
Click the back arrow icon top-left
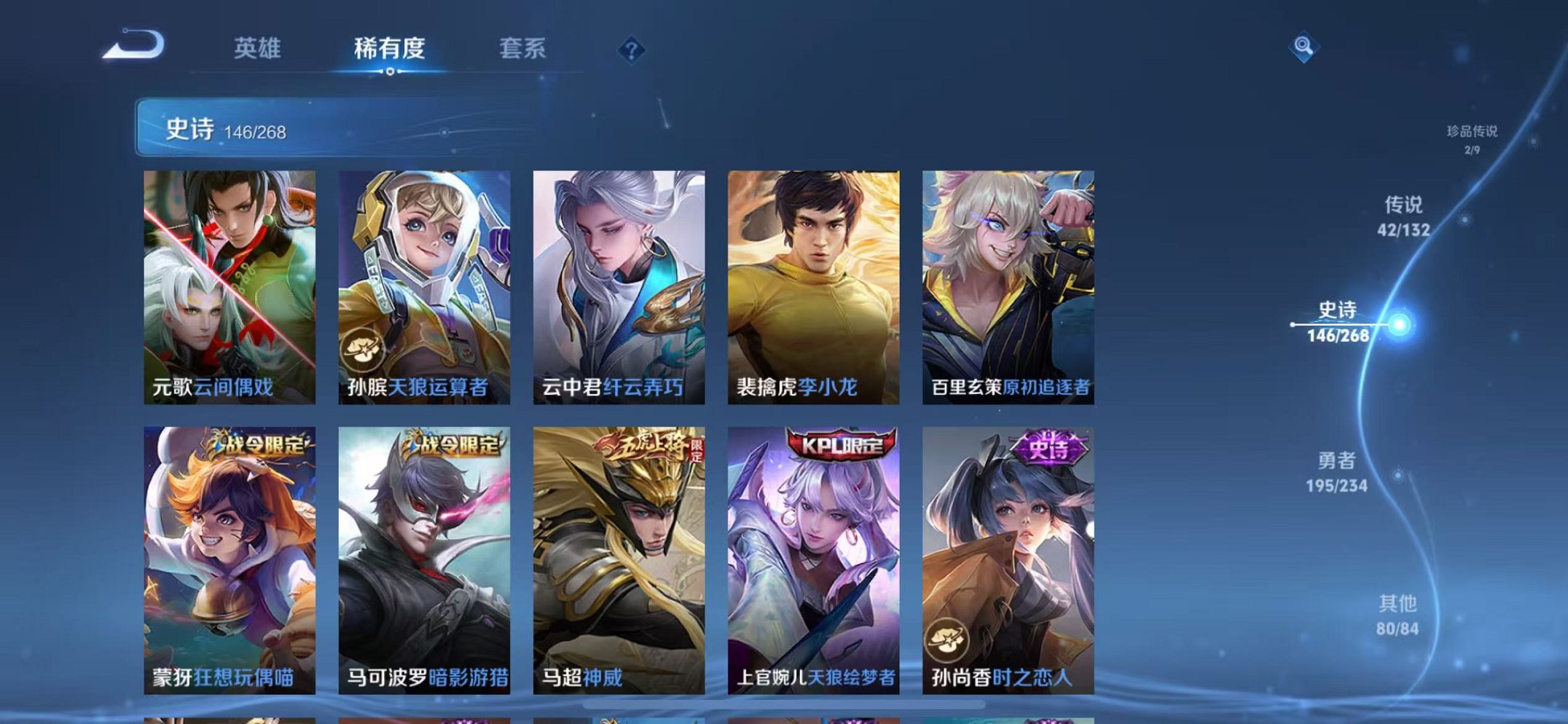[131, 45]
